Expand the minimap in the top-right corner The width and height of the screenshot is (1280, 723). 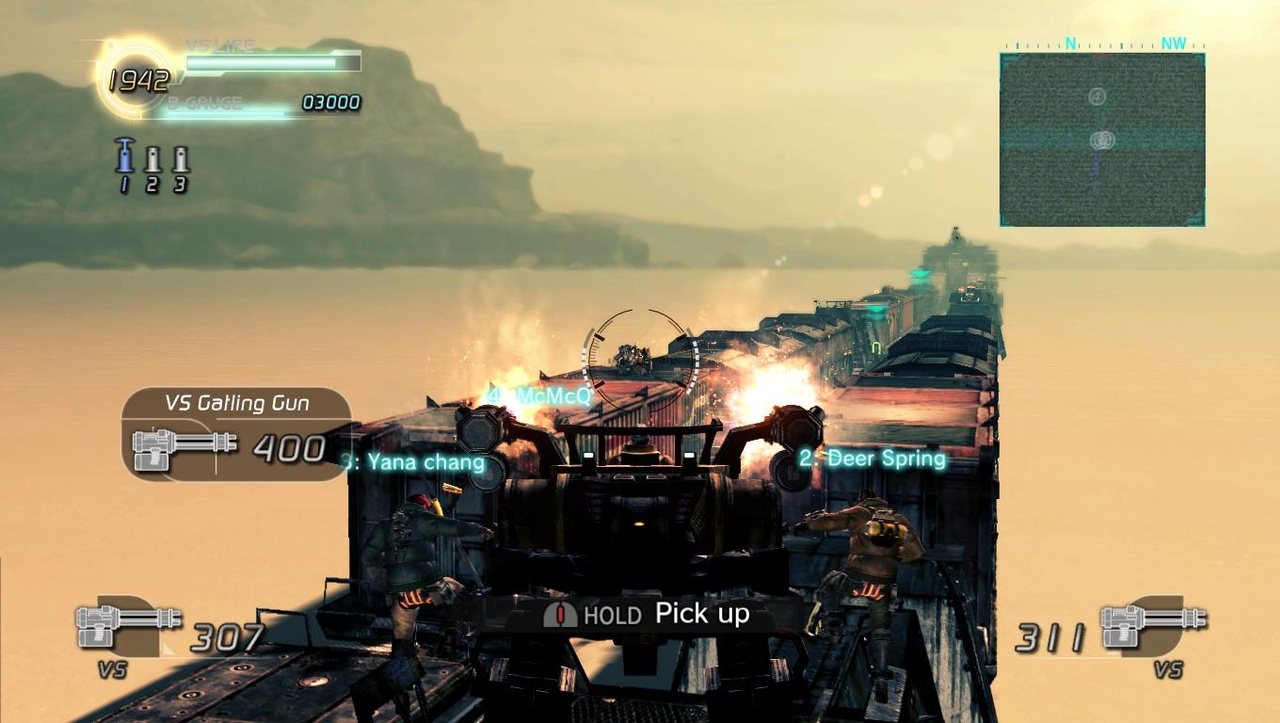point(1102,140)
